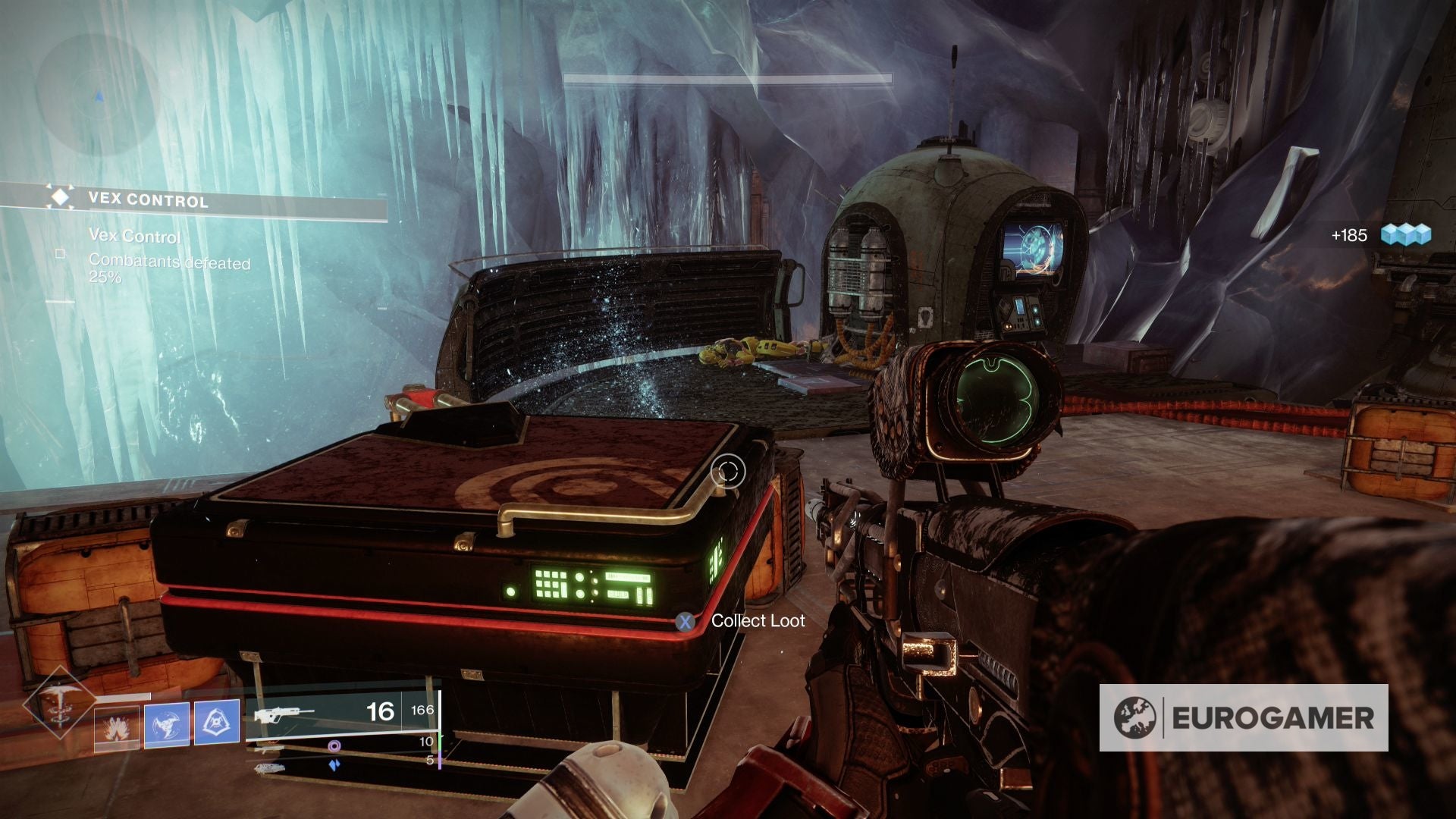Select the equipped primary rifle weapon
This screenshot has width=1456, height=819.
[284, 714]
